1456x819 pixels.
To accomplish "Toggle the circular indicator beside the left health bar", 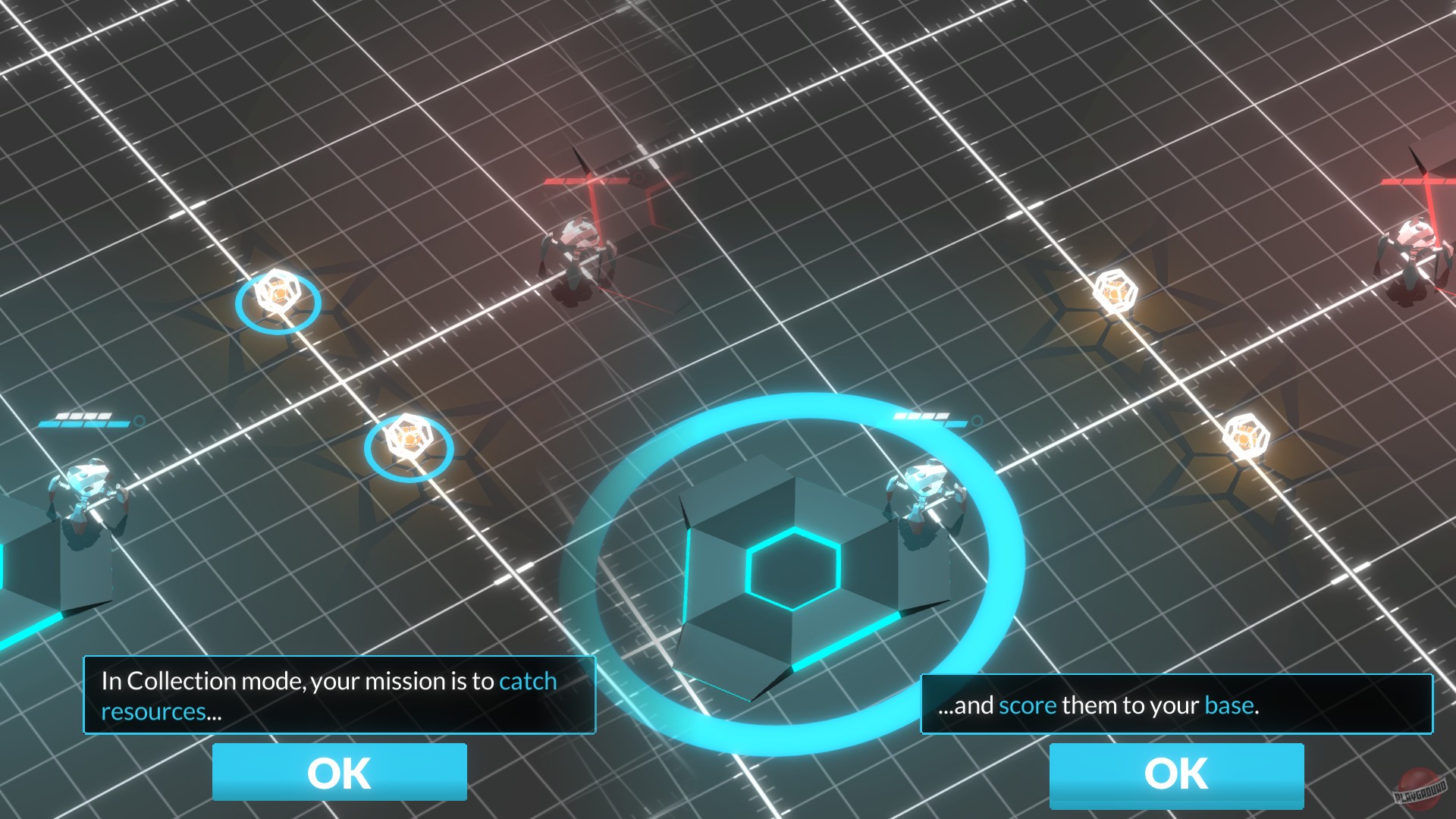I will 139,422.
